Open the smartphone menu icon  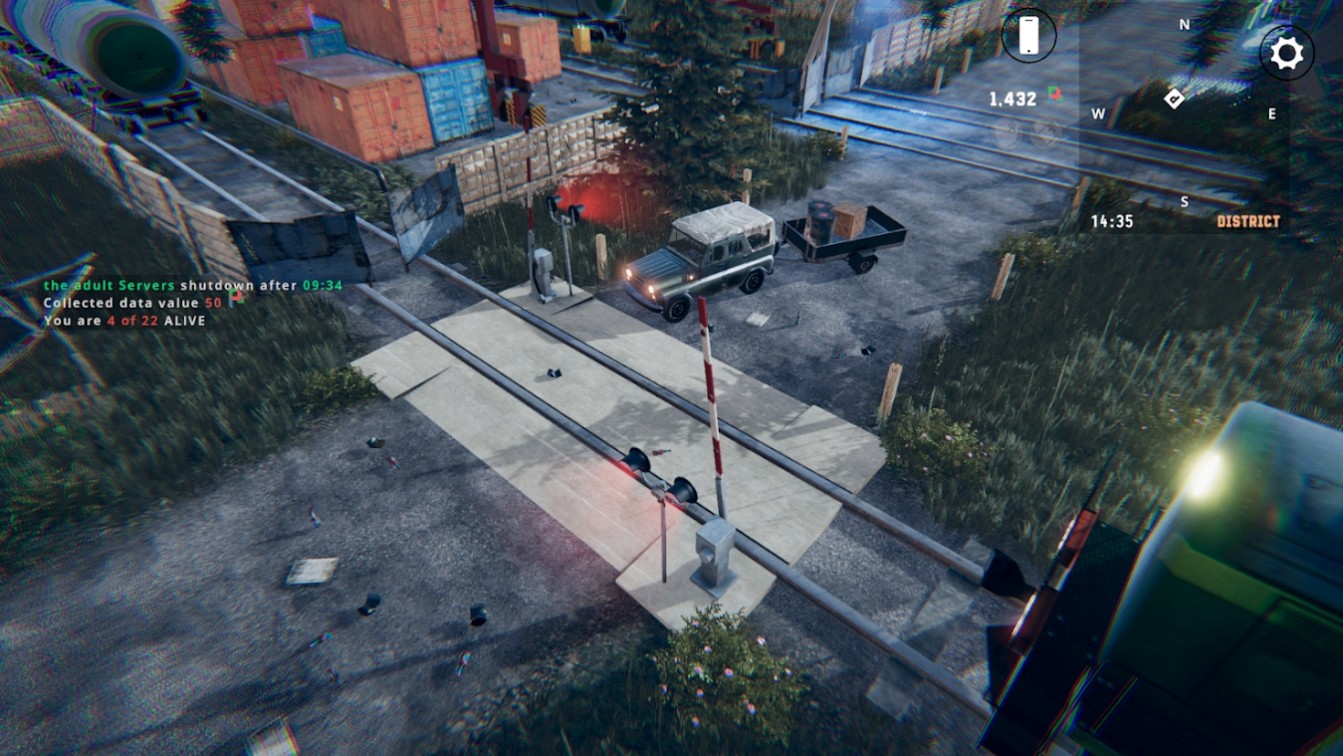pos(1028,36)
